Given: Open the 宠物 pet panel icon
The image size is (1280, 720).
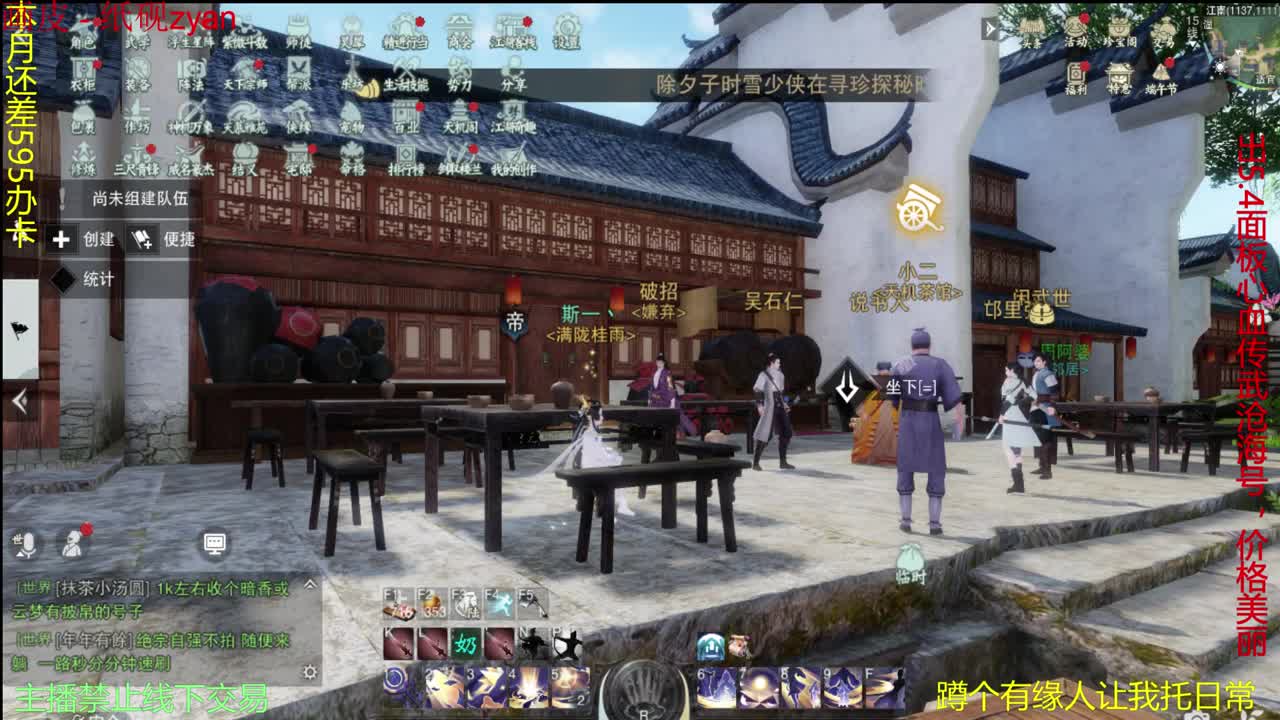Looking at the screenshot, I should point(351,123).
